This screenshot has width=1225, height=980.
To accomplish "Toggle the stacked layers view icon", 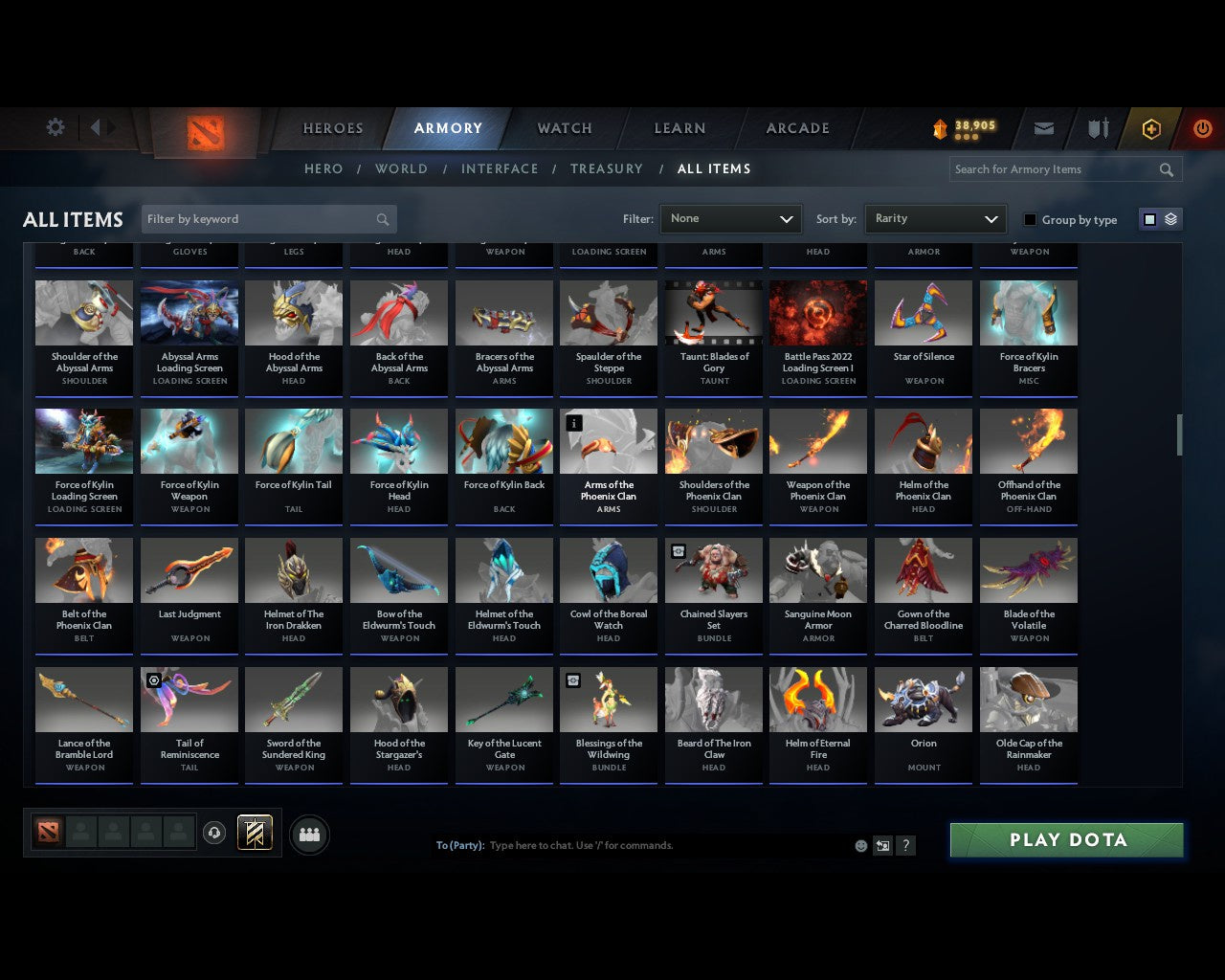I will (x=1169, y=218).
